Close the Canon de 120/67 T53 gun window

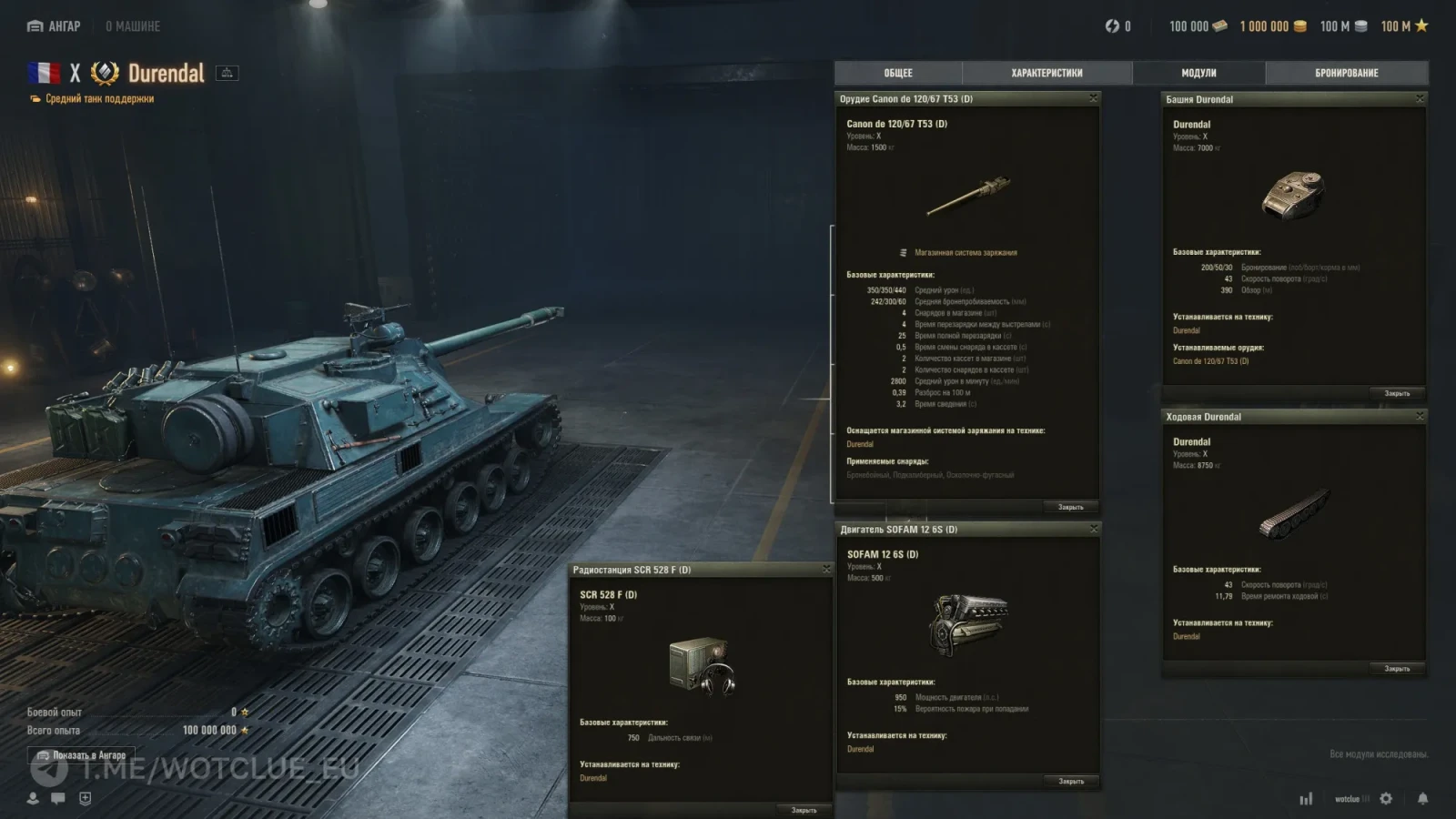pos(1093,98)
